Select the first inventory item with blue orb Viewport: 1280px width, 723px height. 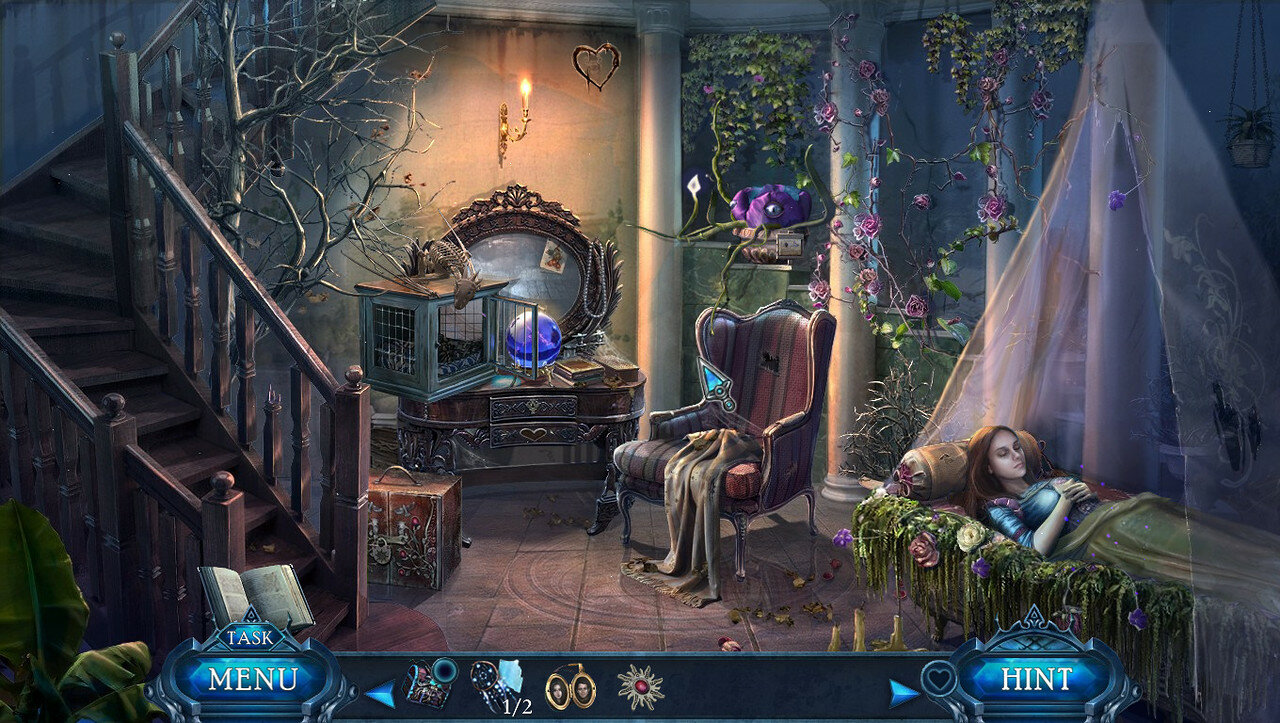pos(430,684)
